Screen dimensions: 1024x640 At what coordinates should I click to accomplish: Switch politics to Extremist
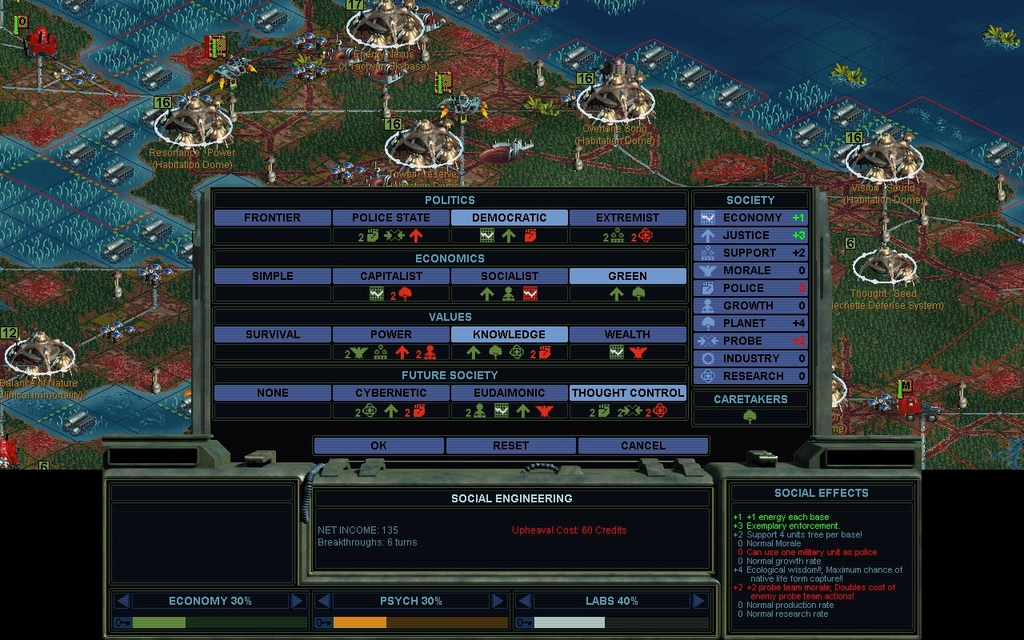coord(627,217)
